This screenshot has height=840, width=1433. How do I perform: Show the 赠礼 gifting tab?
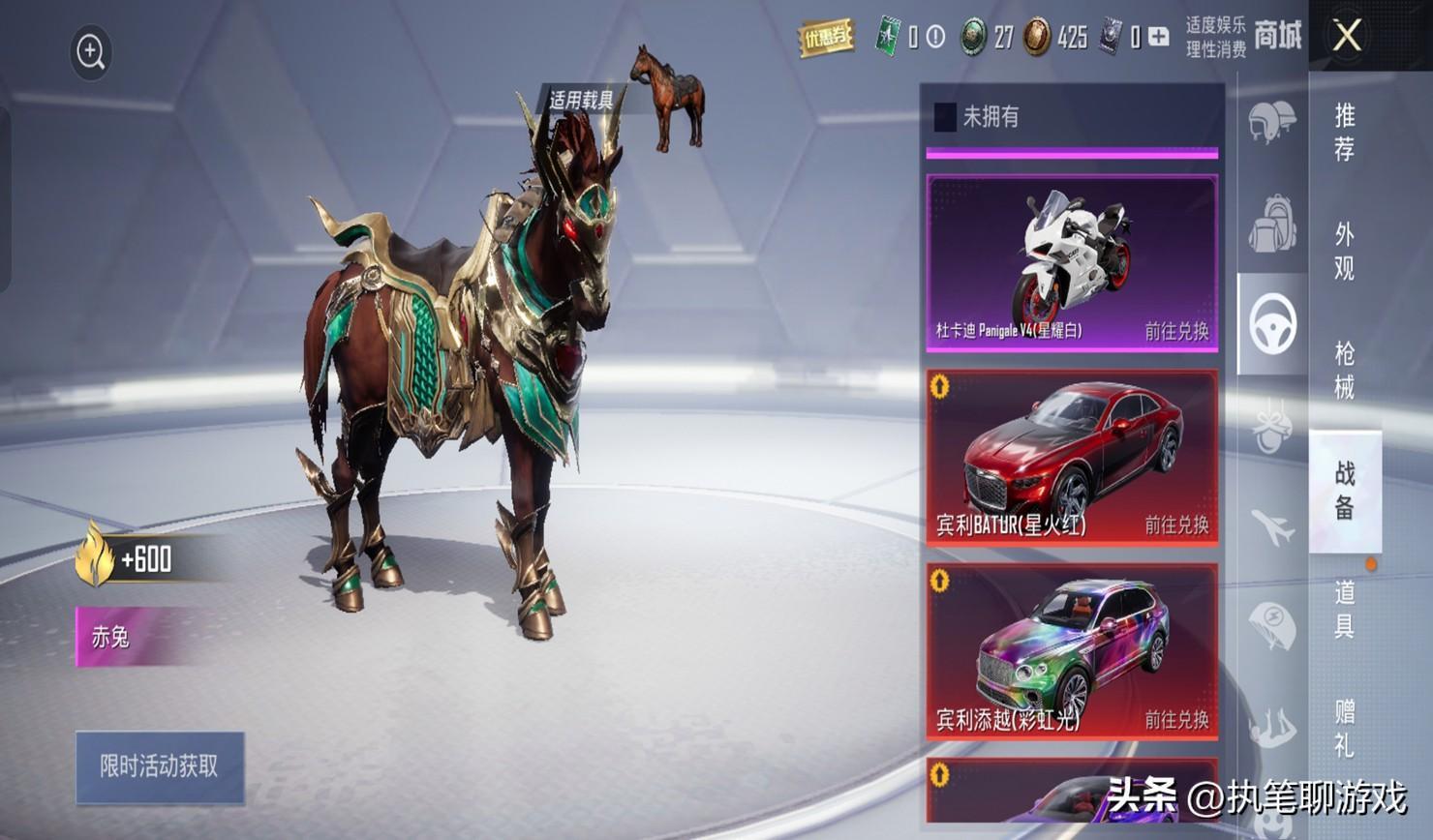1345,728
